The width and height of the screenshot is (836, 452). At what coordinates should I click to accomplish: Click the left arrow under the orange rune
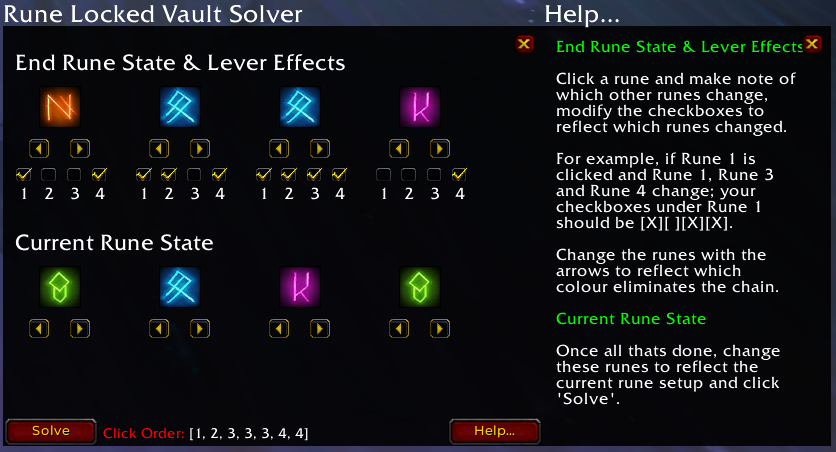[39, 148]
